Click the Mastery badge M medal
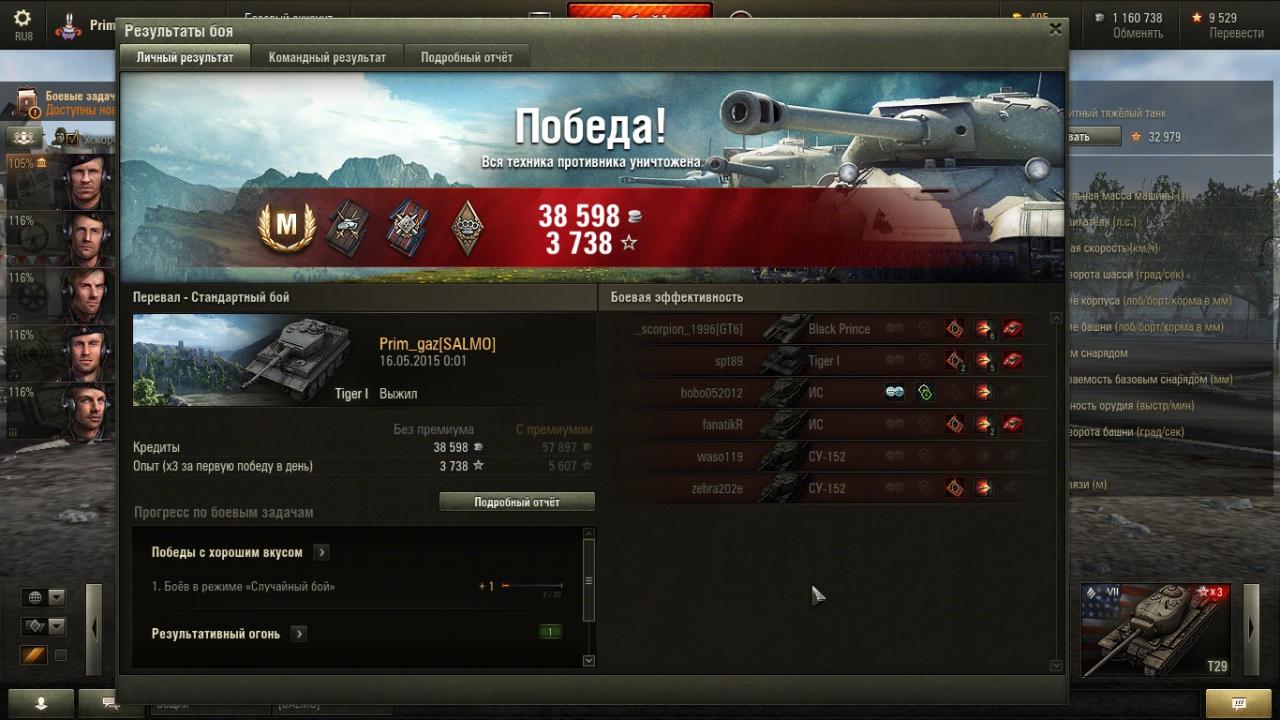This screenshot has height=720, width=1280. (x=287, y=227)
